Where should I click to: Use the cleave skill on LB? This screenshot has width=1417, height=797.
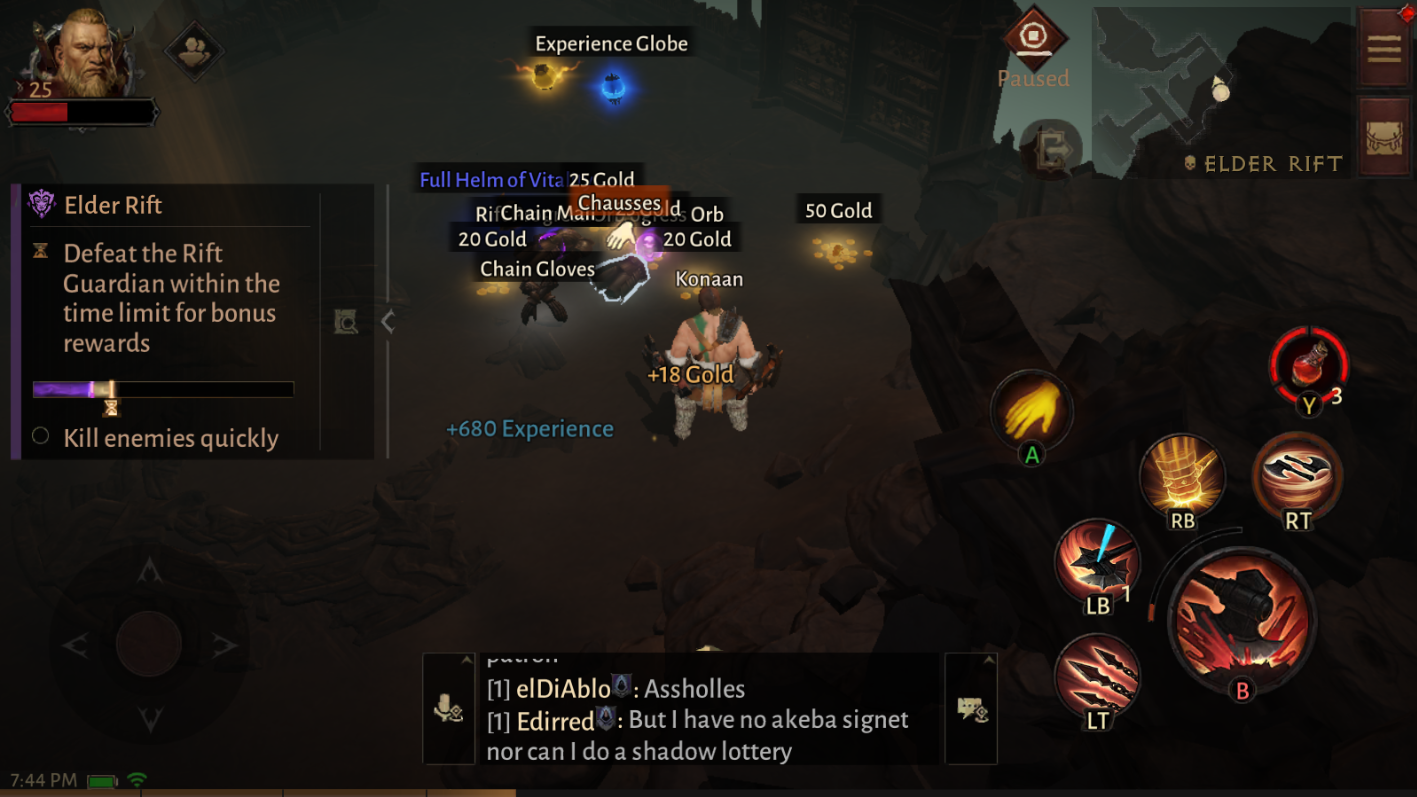tap(1098, 563)
